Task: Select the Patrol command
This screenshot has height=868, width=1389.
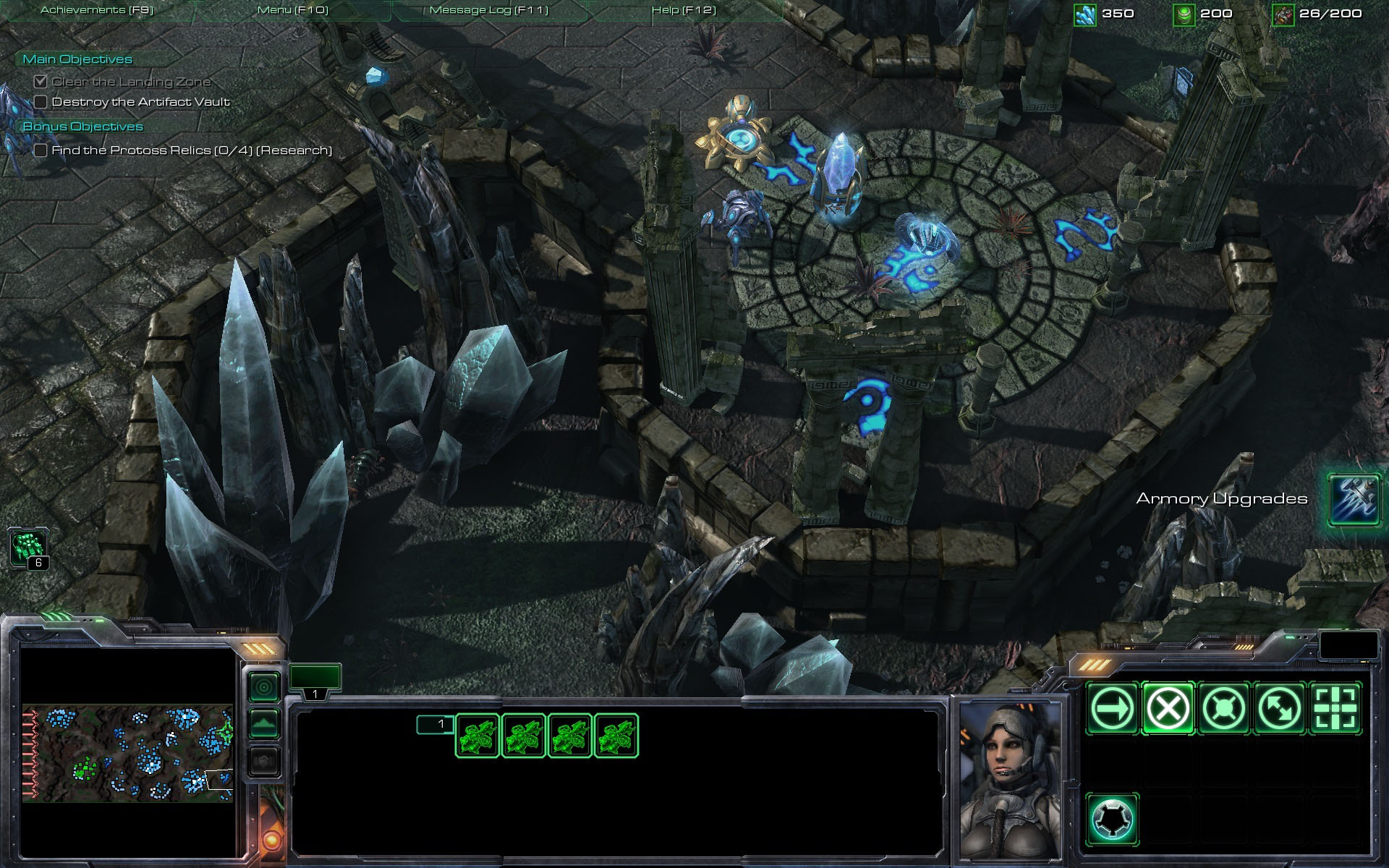Action: 1279,708
